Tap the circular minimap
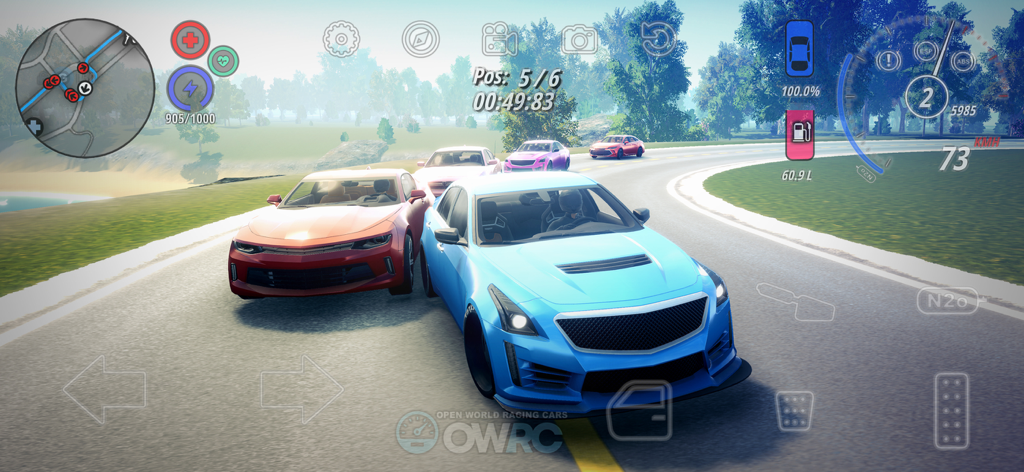Image resolution: width=1024 pixels, height=472 pixels. point(85,88)
